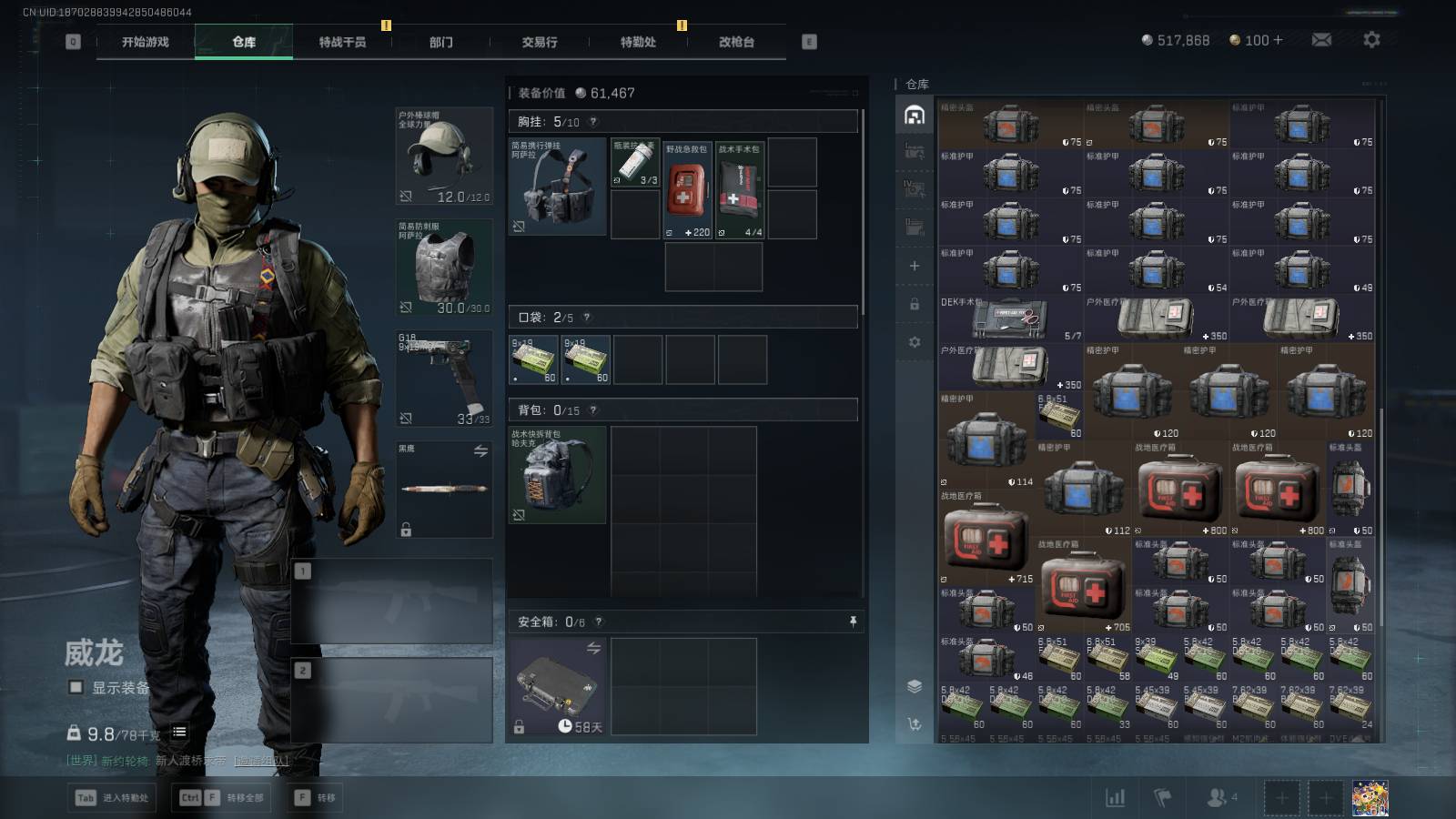Select the equipped body armor vest slot
The height and width of the screenshot is (819, 1456).
pos(444,268)
